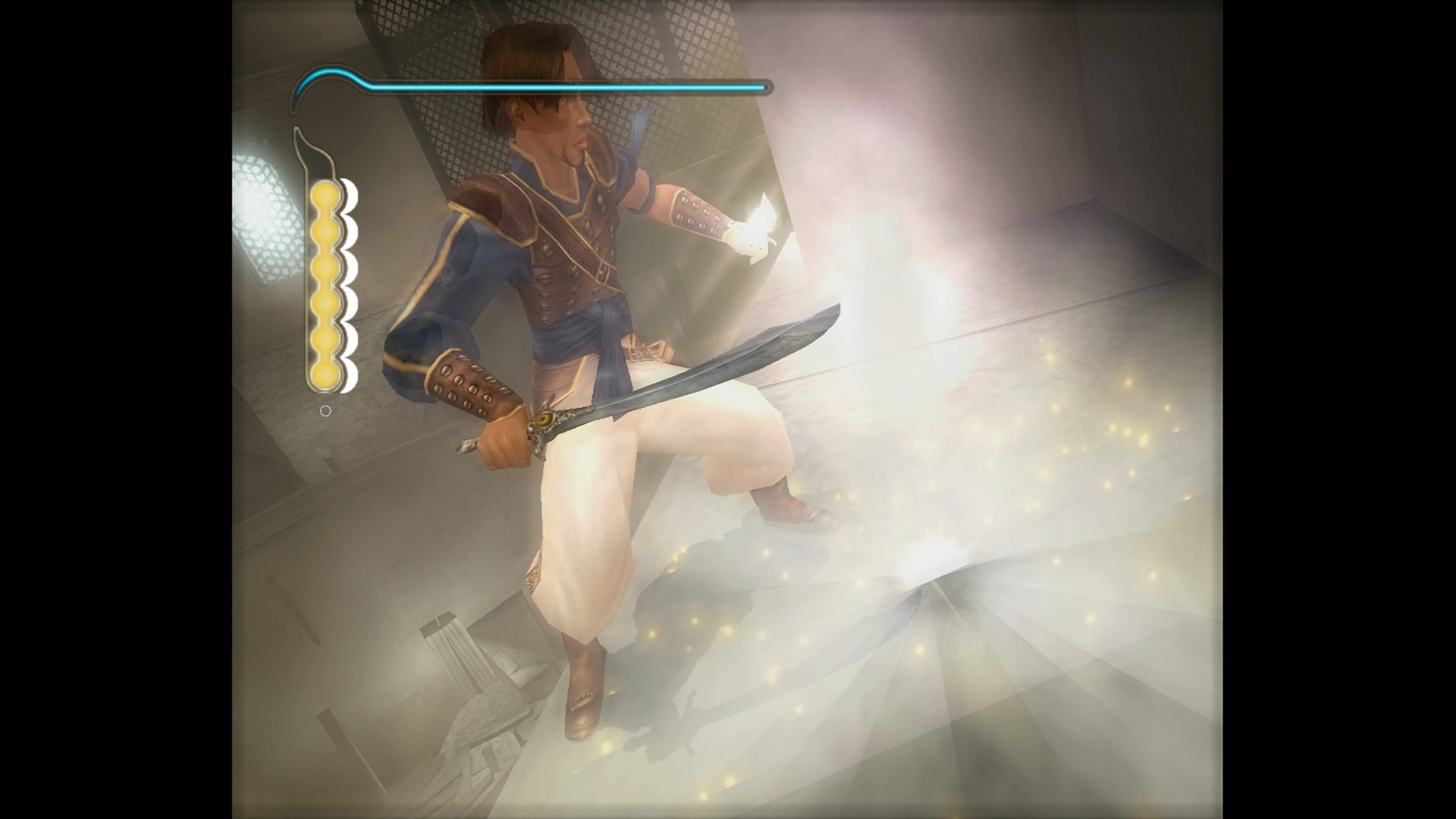Collapse the health bar display
1456x819 pixels.
531,86
